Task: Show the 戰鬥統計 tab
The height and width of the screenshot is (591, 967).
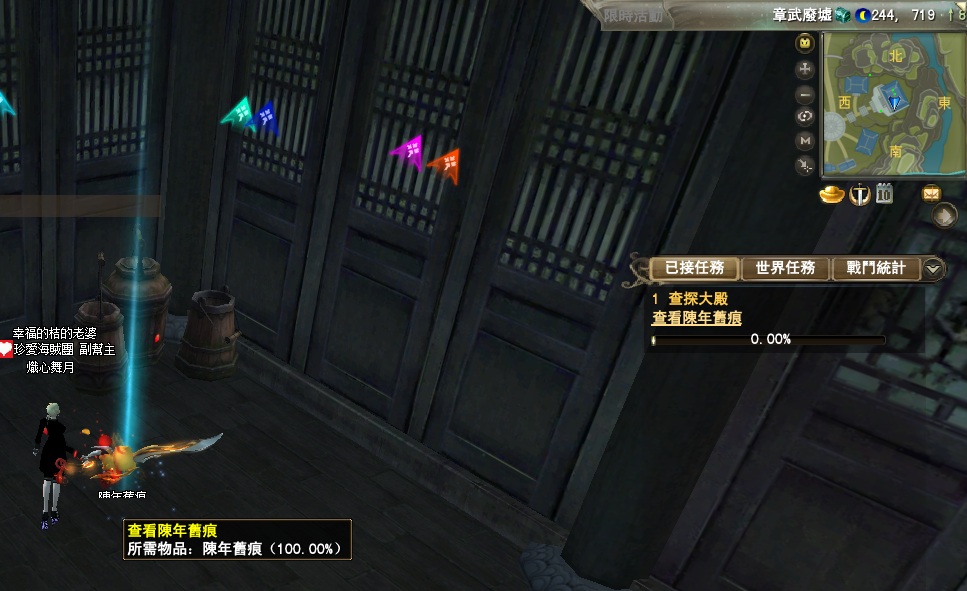Action: tap(875, 268)
